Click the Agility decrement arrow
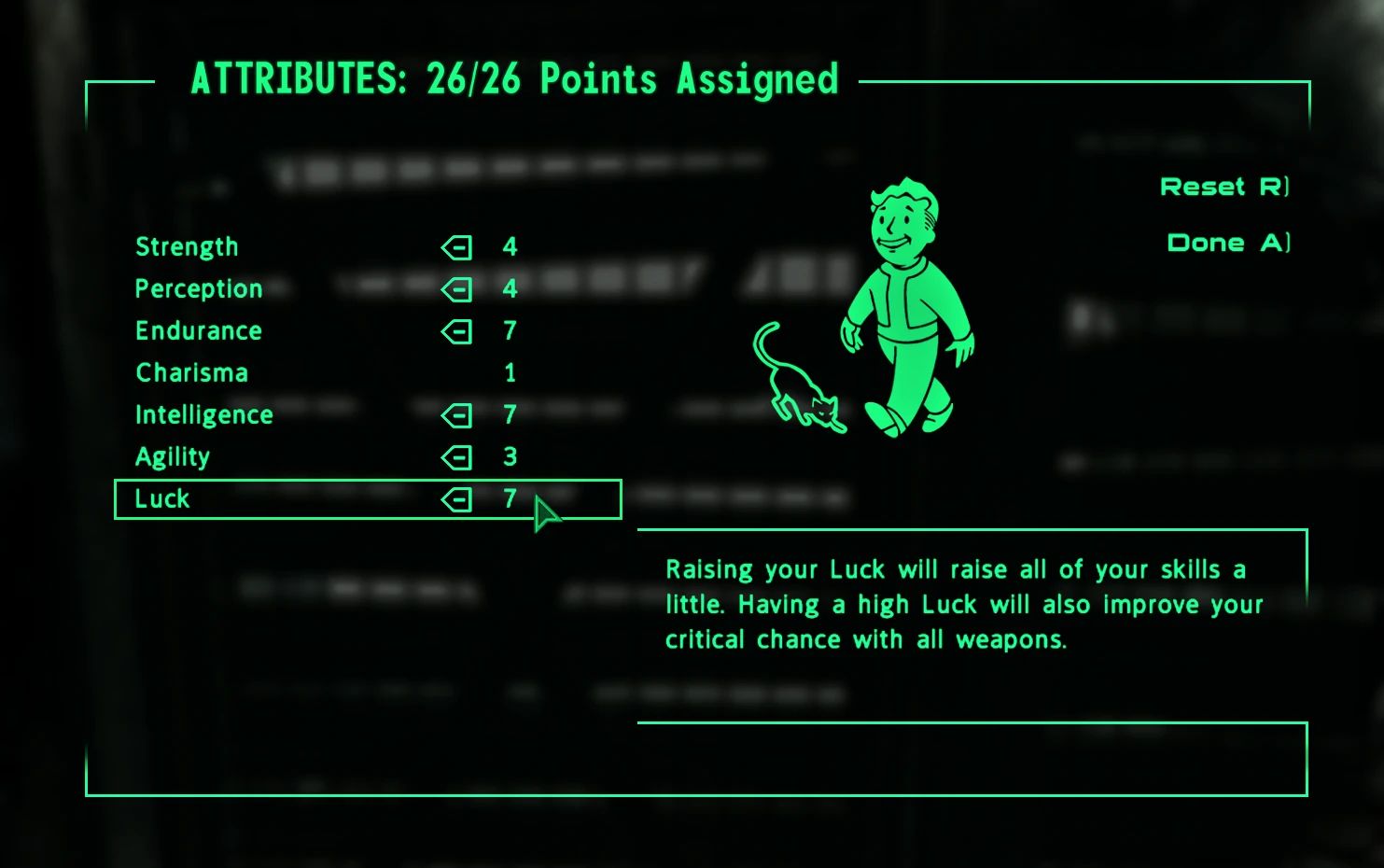 [456, 457]
